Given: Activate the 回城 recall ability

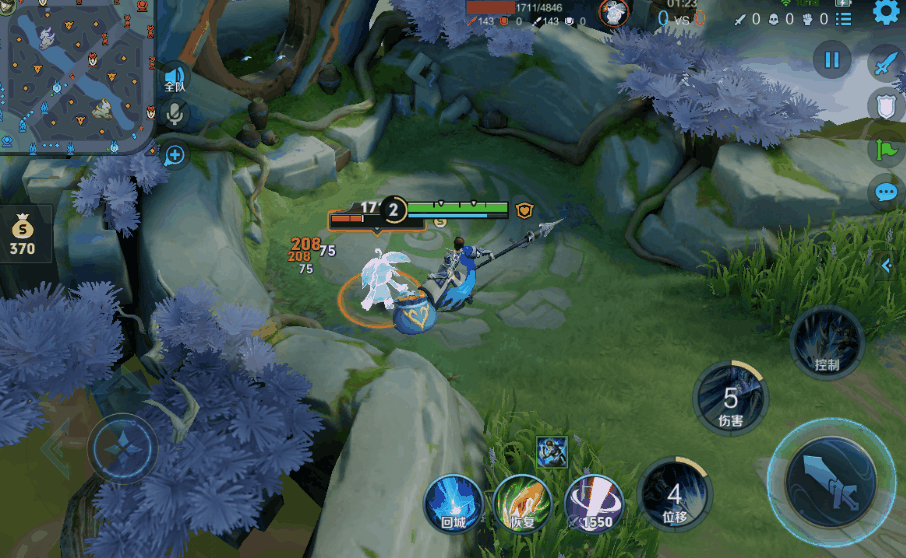Looking at the screenshot, I should point(453,502).
